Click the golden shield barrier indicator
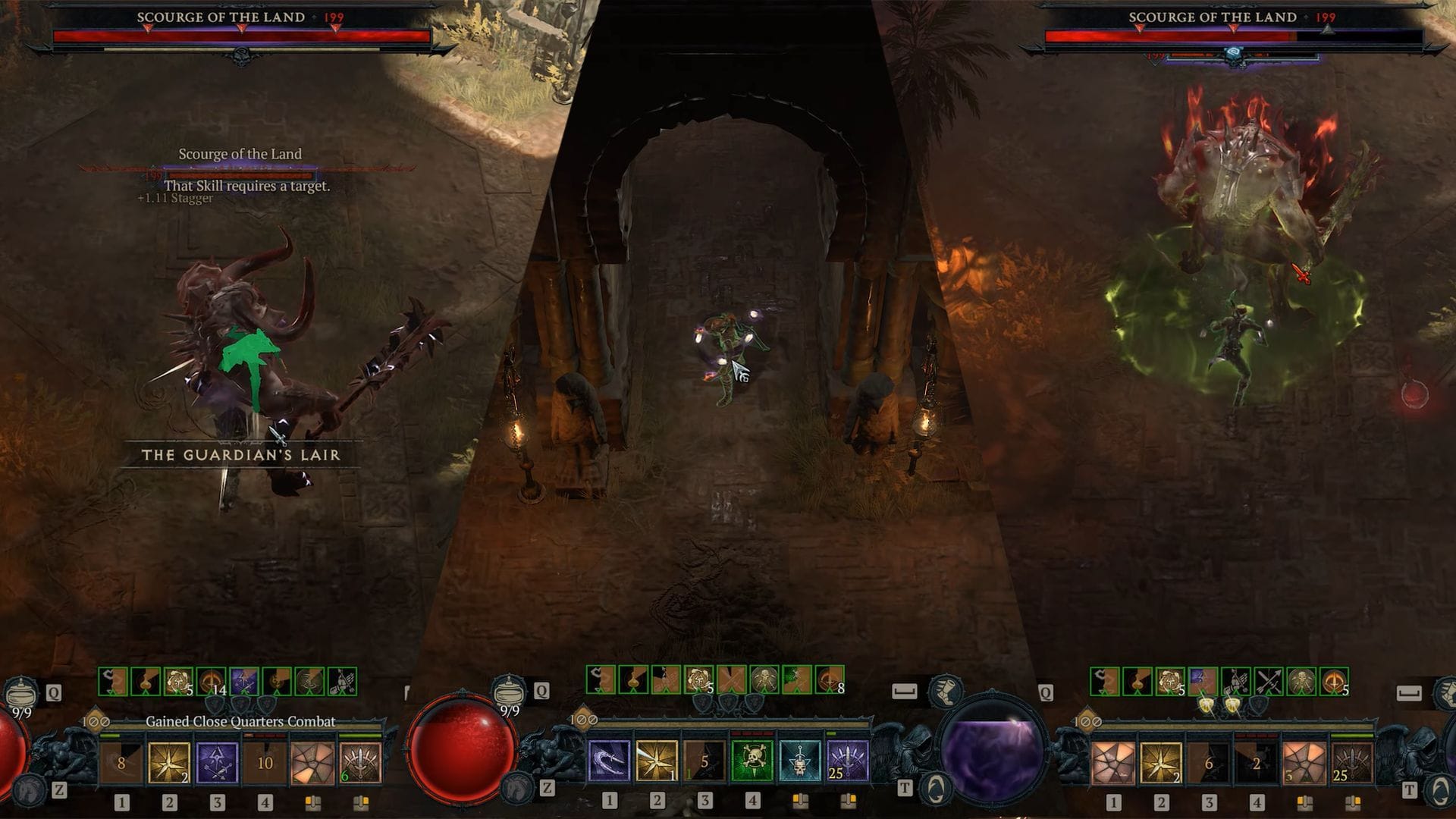The image size is (1456, 819). (x=1207, y=705)
